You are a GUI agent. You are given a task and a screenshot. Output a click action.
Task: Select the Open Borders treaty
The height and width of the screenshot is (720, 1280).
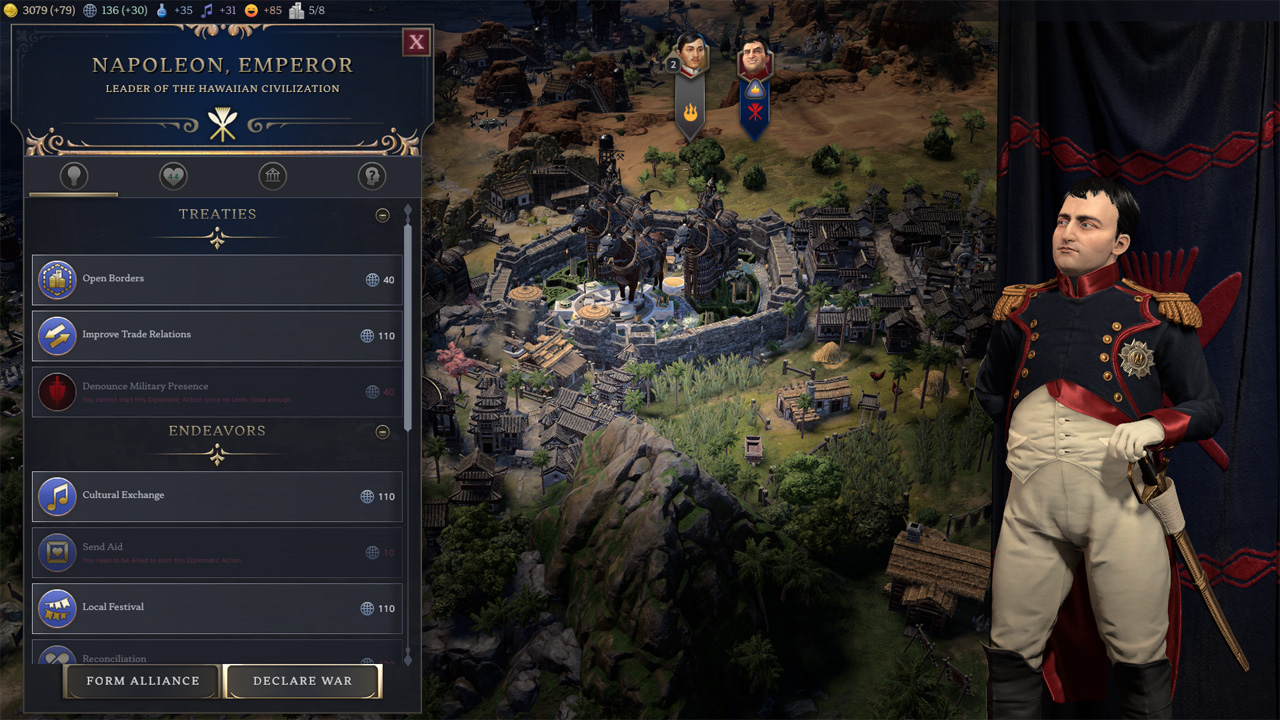pos(217,280)
